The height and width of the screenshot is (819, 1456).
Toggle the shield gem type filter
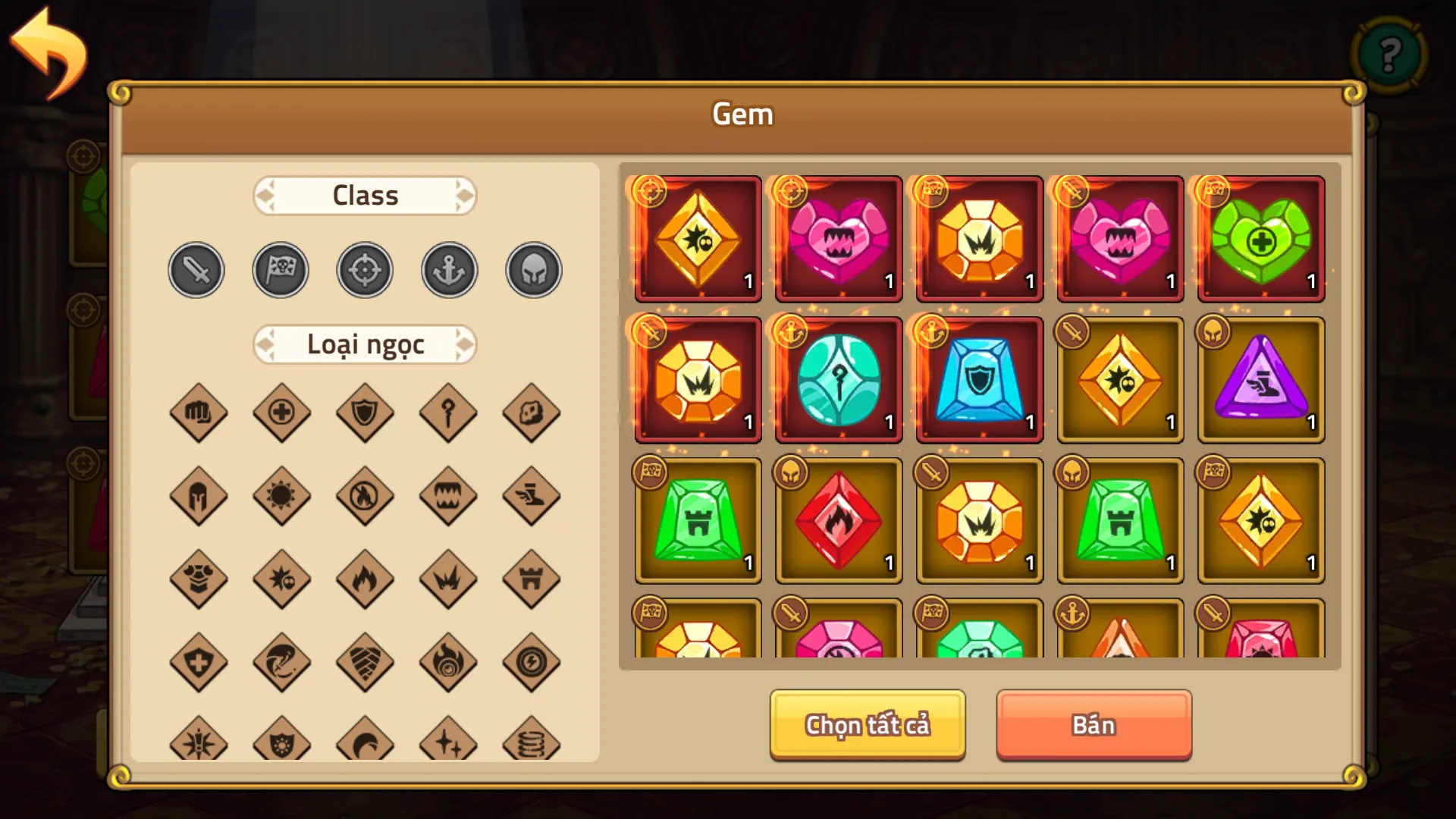(366, 413)
